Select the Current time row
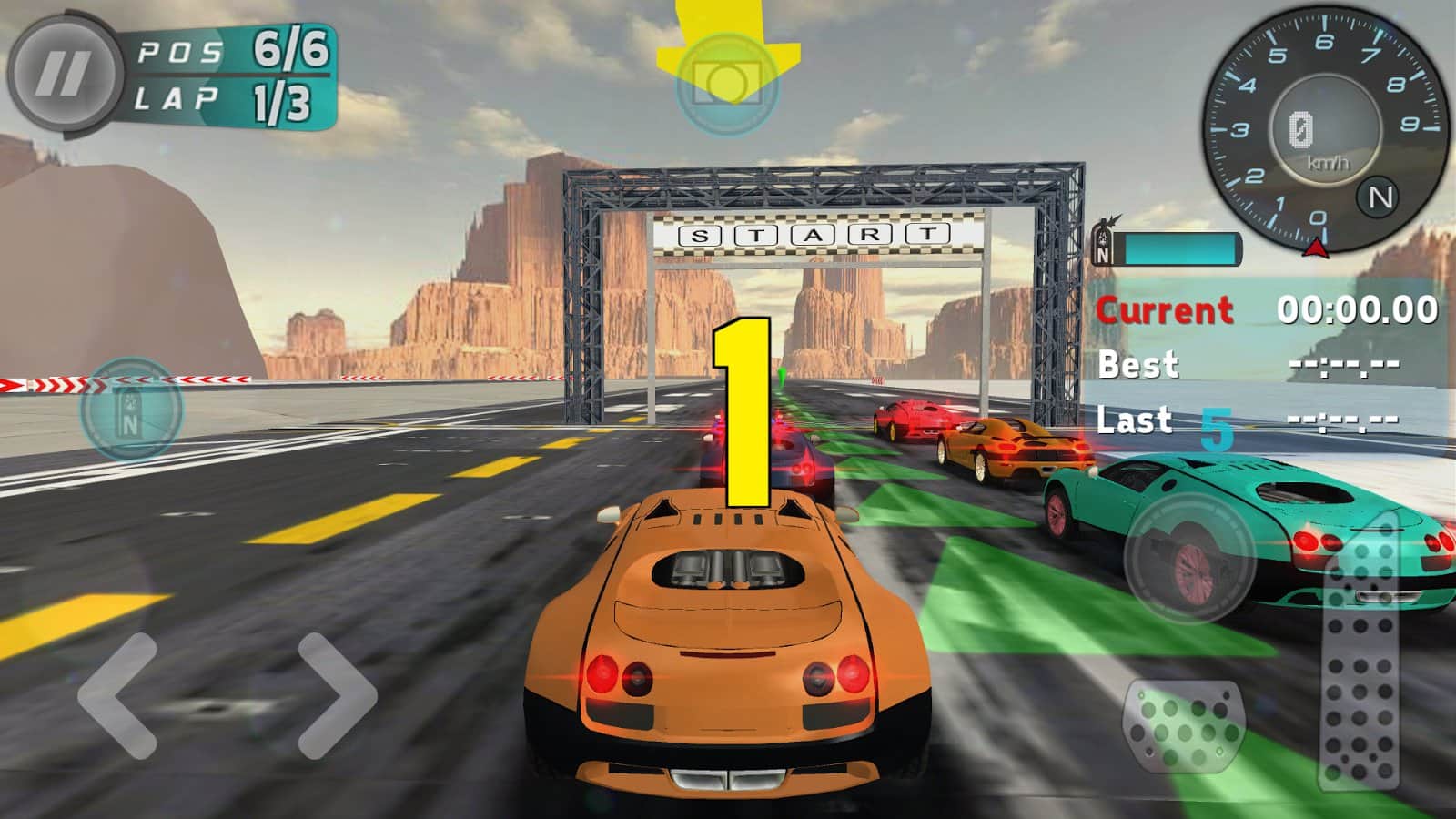 click(x=1265, y=312)
